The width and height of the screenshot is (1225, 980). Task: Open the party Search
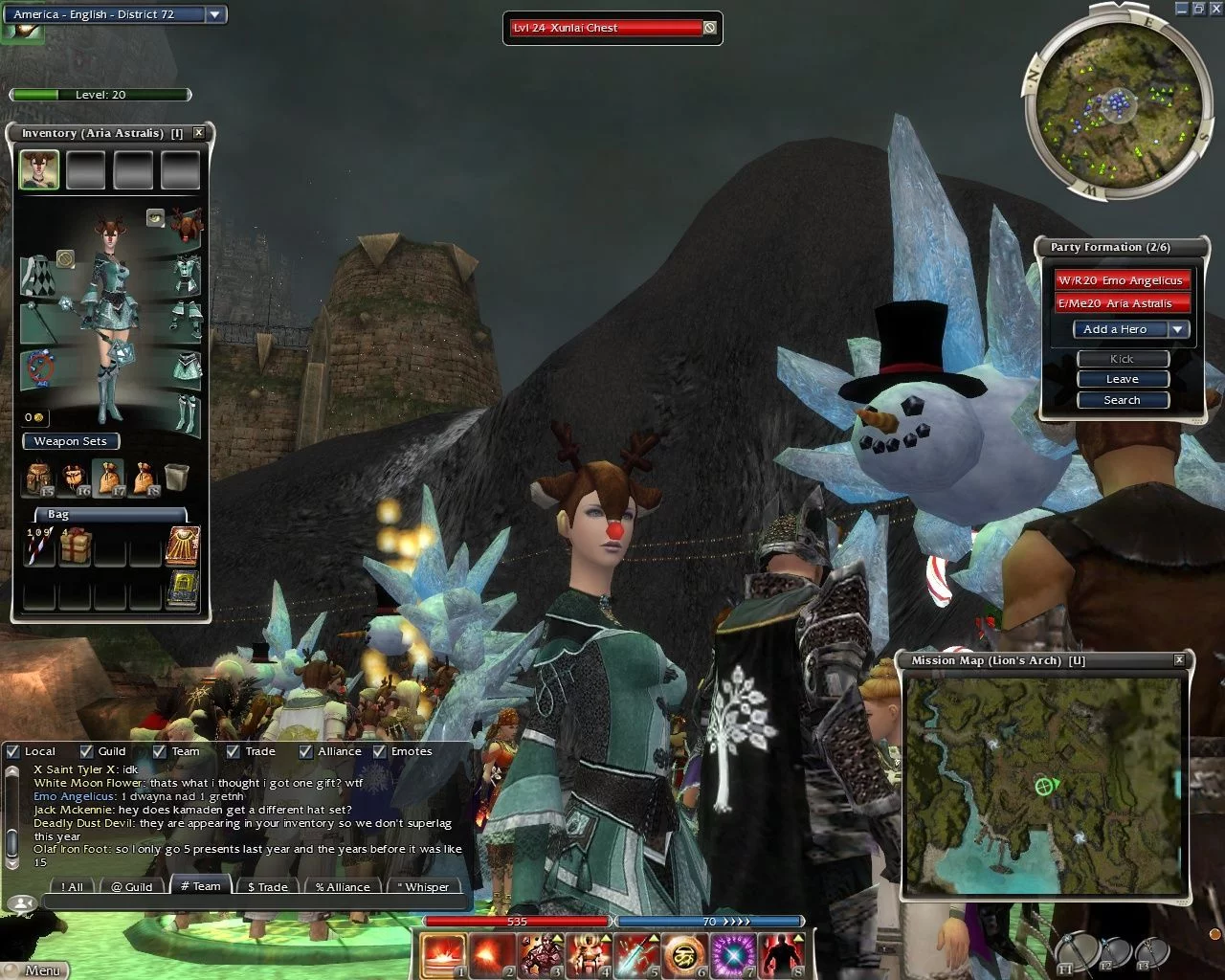click(x=1123, y=400)
